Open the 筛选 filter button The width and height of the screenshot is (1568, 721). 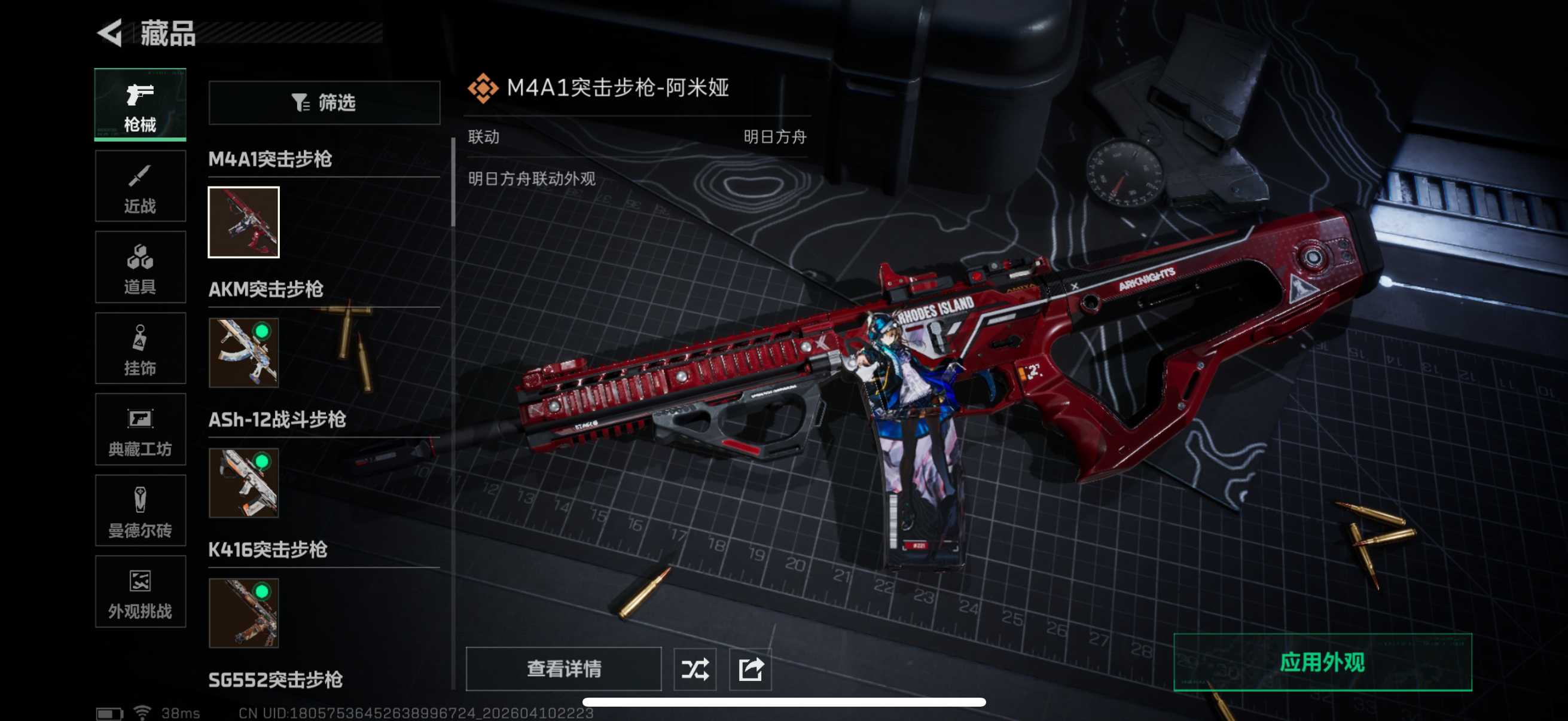(324, 103)
